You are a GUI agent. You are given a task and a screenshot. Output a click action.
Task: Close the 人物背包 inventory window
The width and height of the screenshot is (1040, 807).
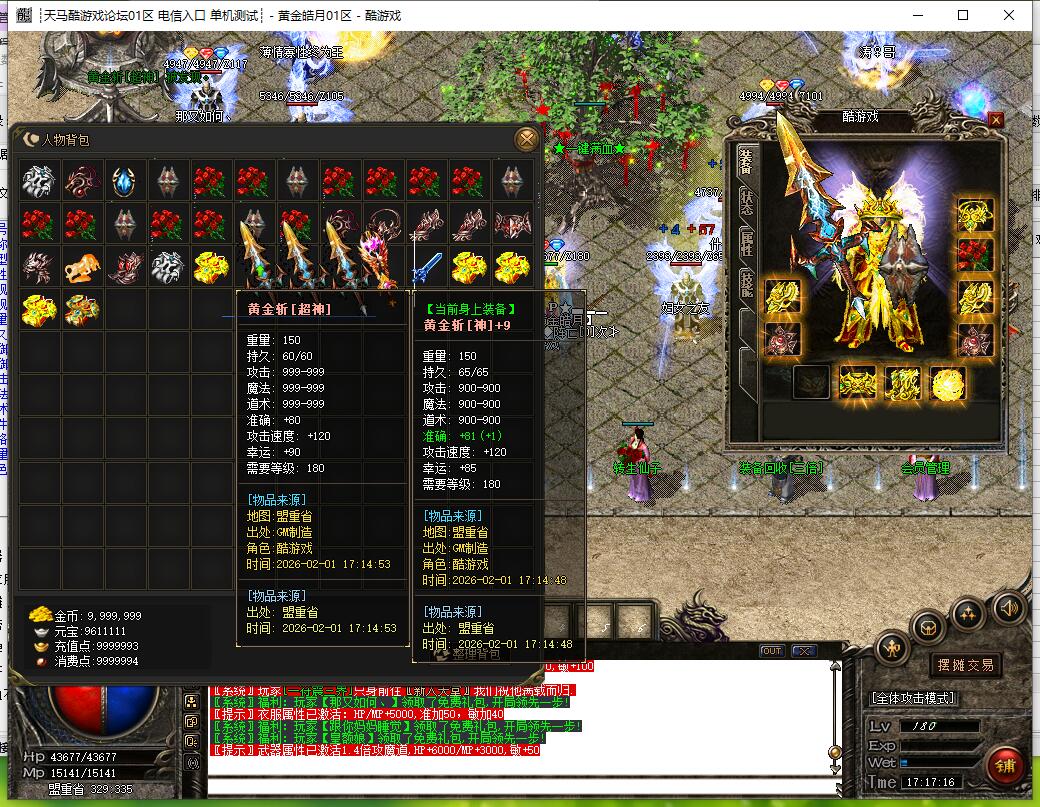tap(525, 138)
